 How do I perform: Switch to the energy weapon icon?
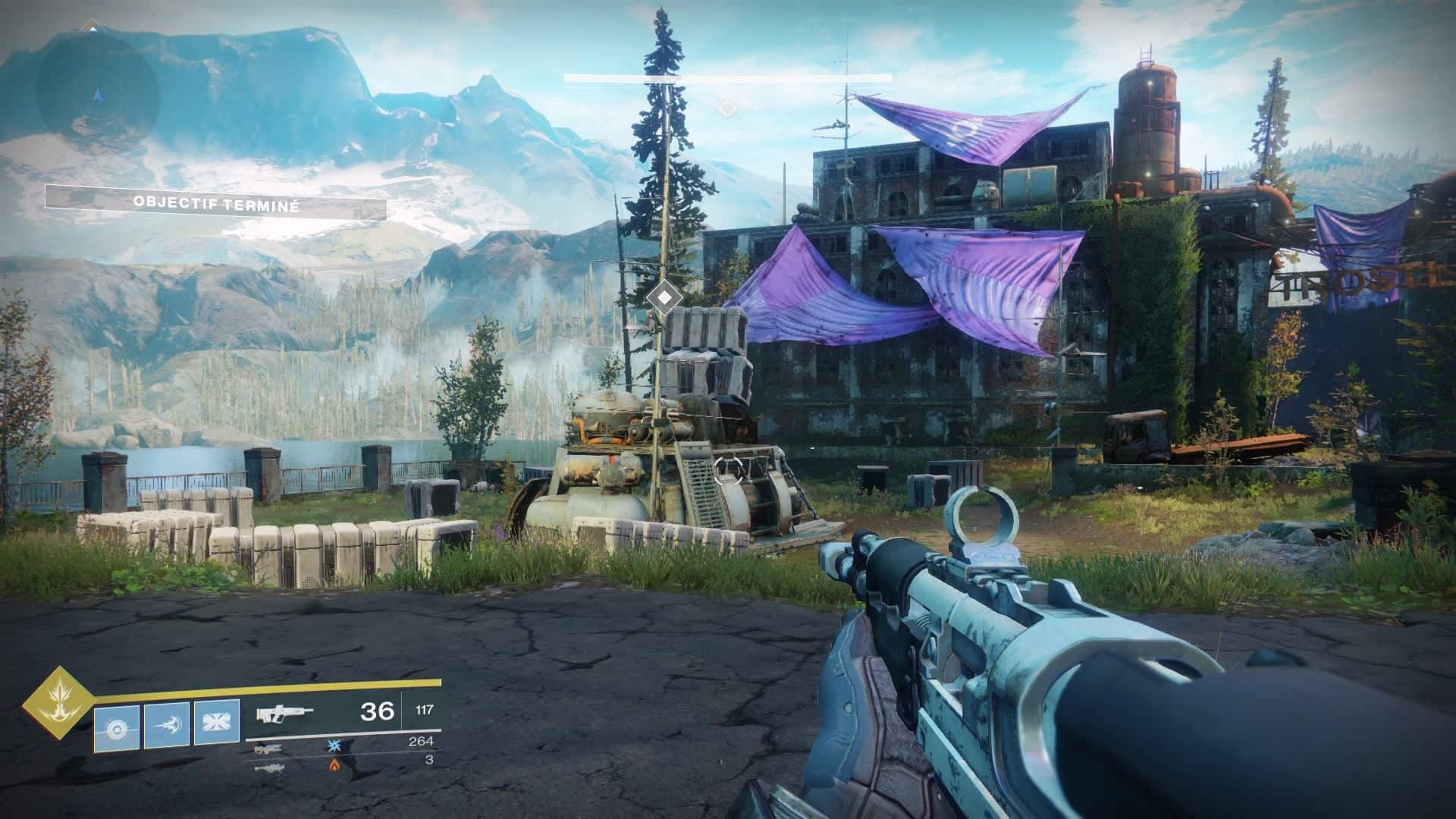coord(269,749)
